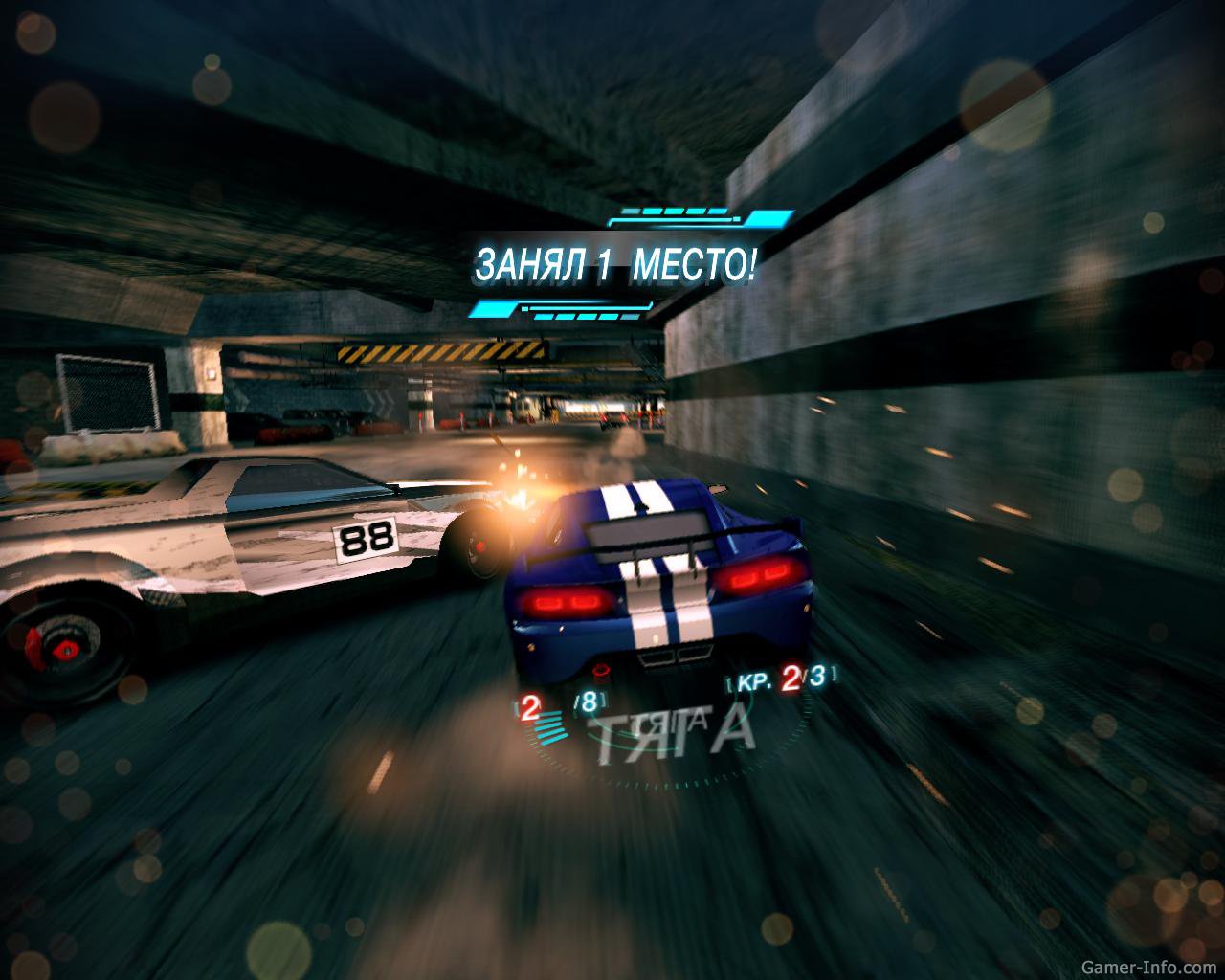Click the ЗАНЯЛ 1 МЕСТО! banner
1225x980 pixels.
615,260
